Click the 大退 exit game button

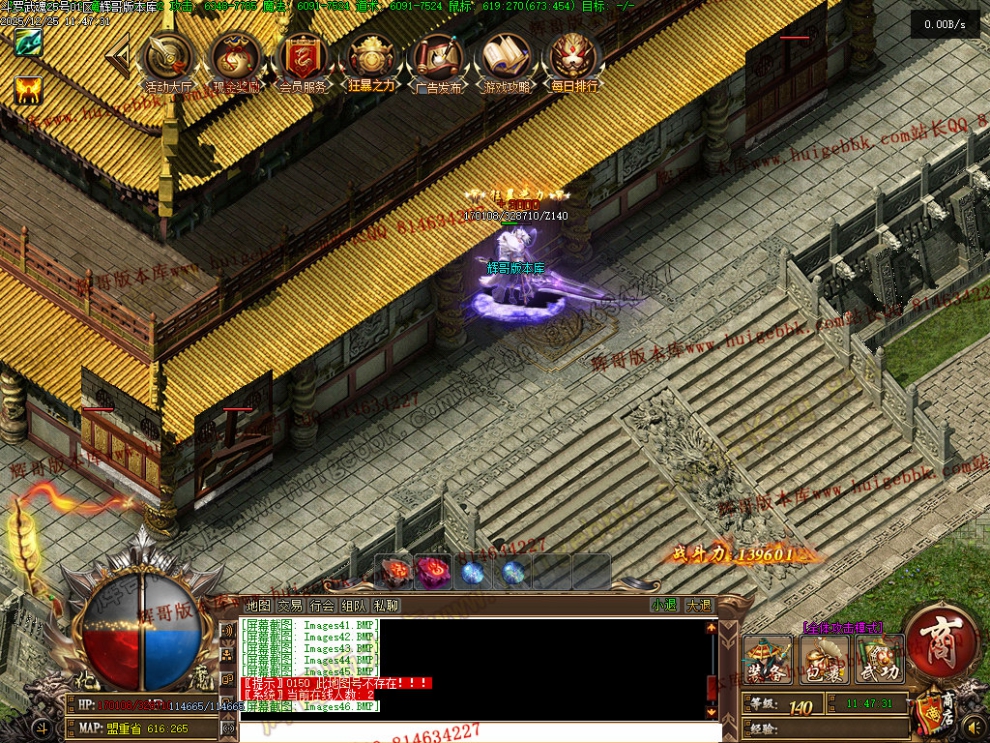point(697,605)
